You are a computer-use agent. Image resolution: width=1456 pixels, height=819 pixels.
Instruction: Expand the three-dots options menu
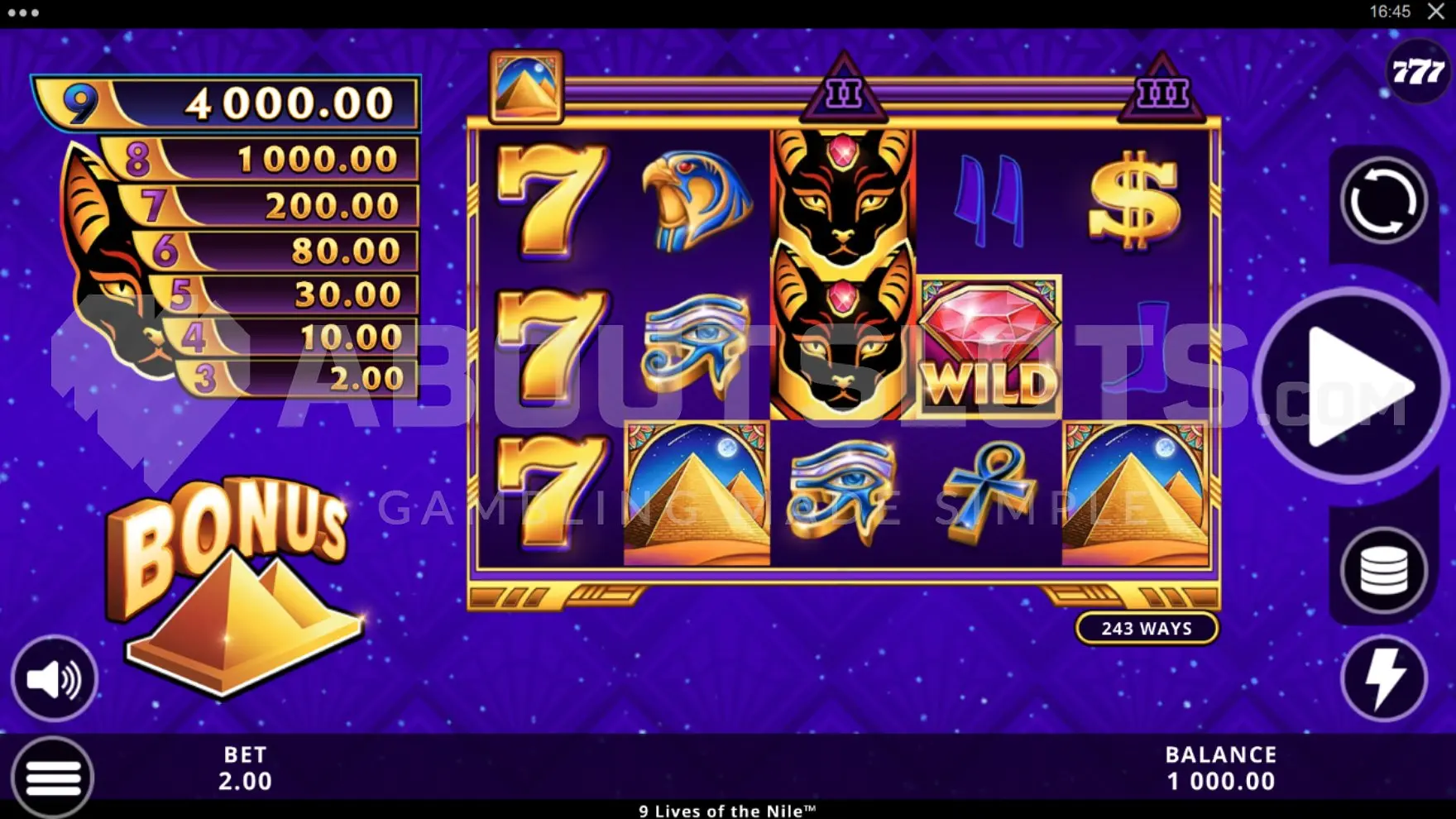click(x=21, y=12)
